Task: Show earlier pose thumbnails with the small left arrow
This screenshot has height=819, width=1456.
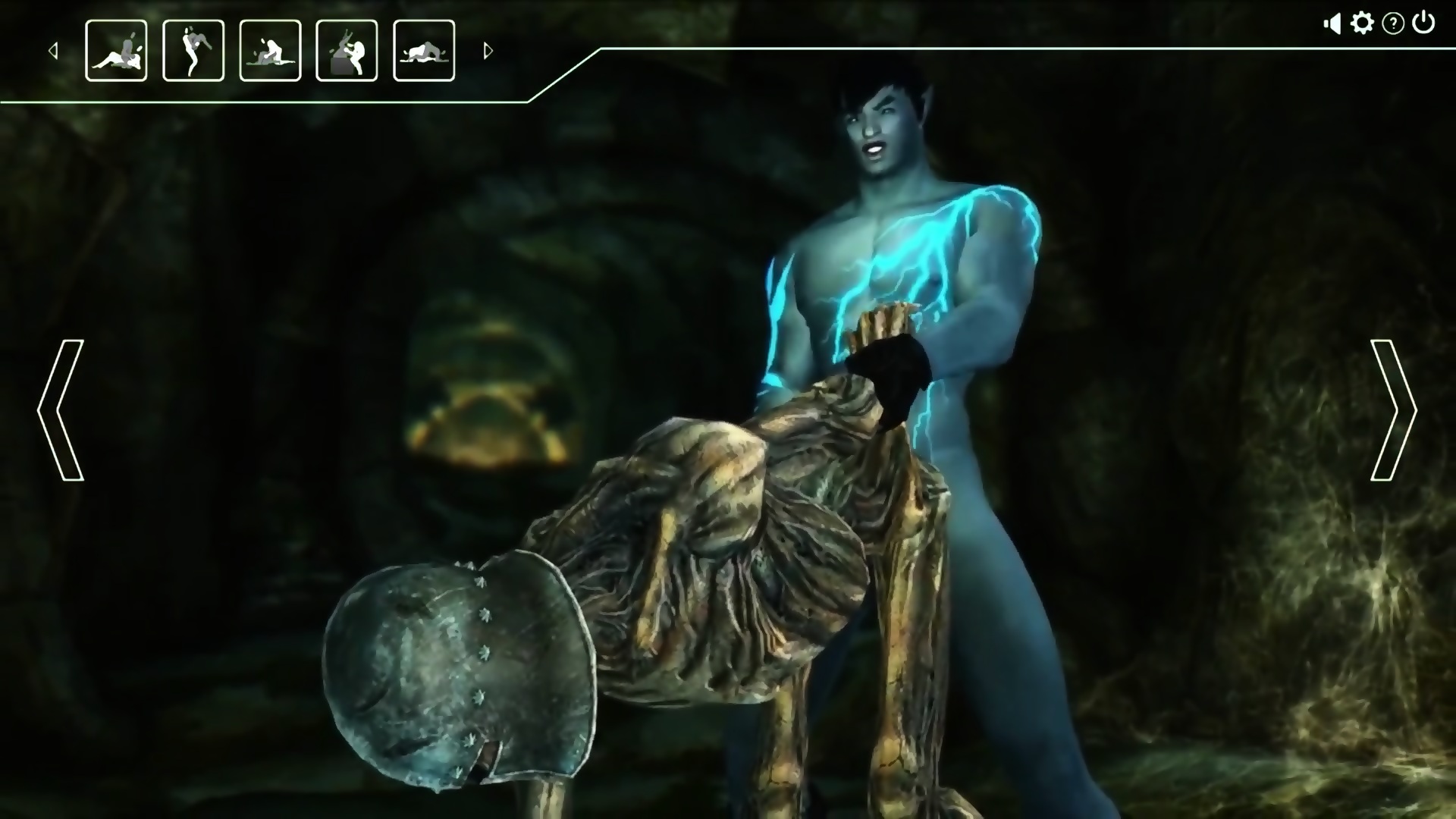Action: 53,51
